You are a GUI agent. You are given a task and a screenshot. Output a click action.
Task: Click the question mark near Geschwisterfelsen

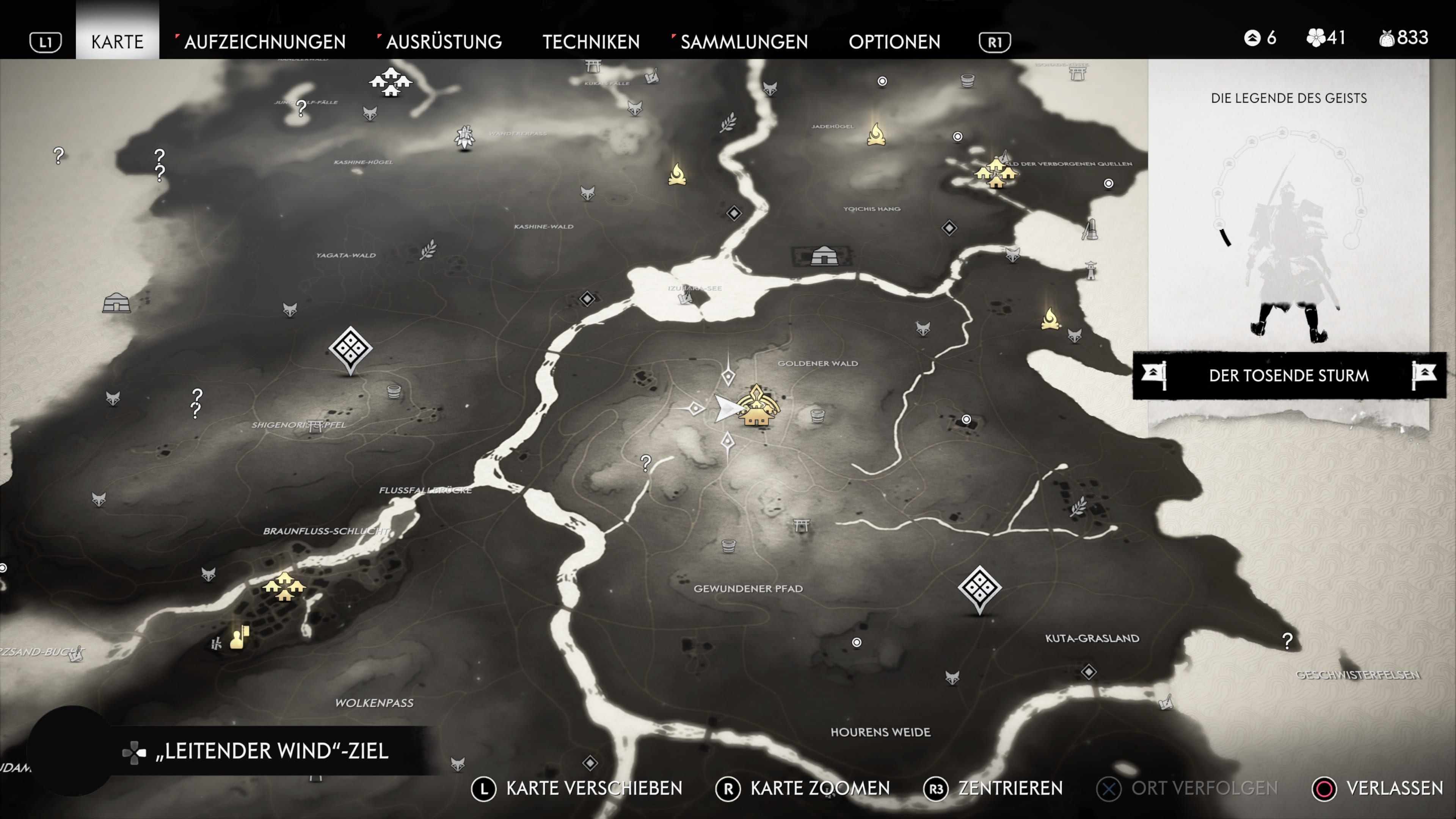[1287, 641]
